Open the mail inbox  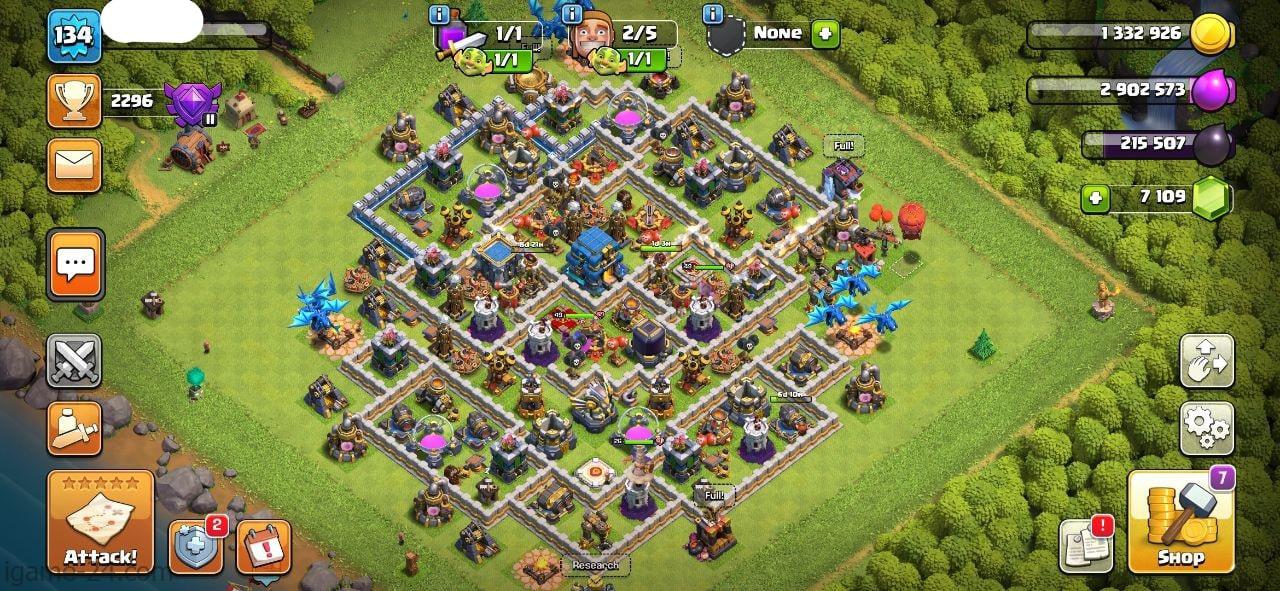74,166
